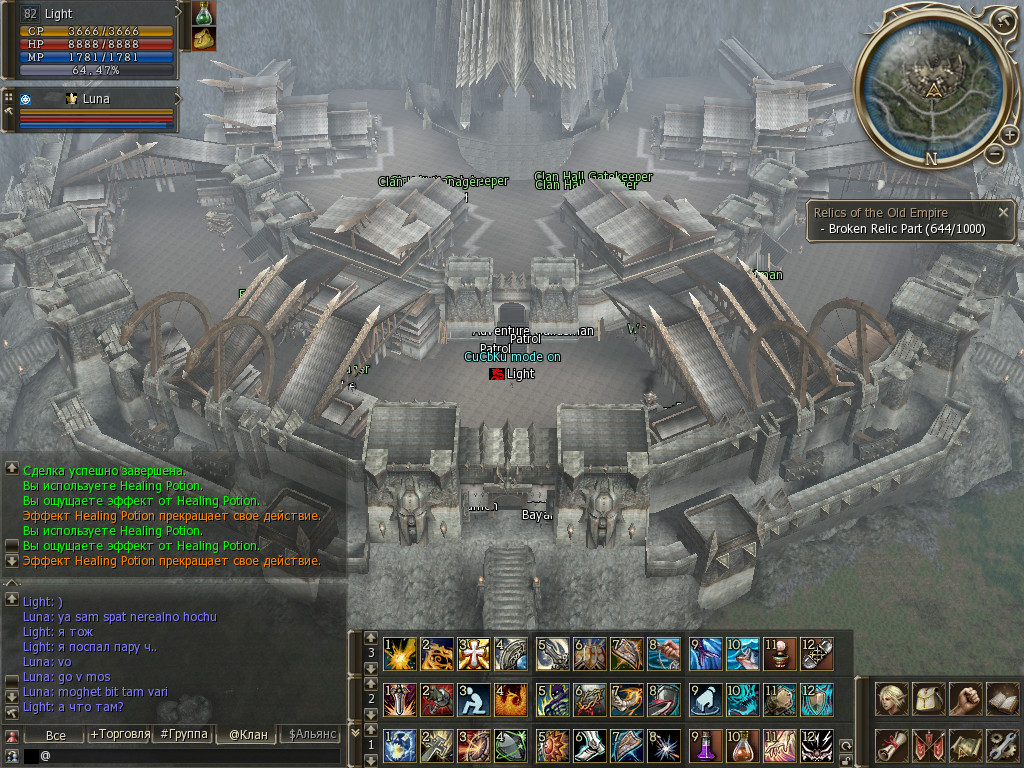This screenshot has height=768, width=1024.
Task: Select the #Группа party chat tab
Action: click(x=183, y=735)
